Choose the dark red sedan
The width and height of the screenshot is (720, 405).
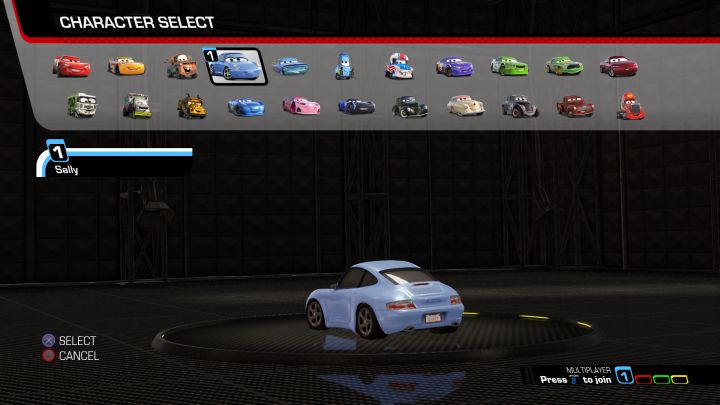coord(618,66)
